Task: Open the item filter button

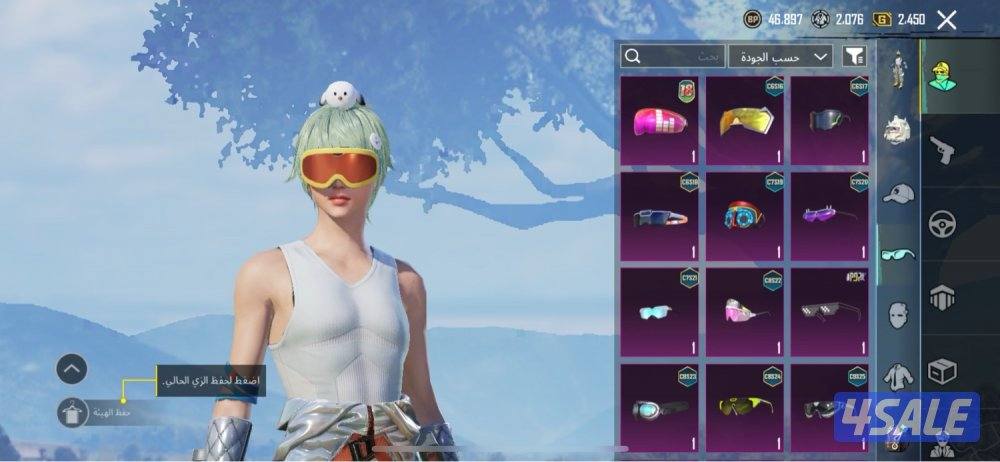Action: (854, 56)
